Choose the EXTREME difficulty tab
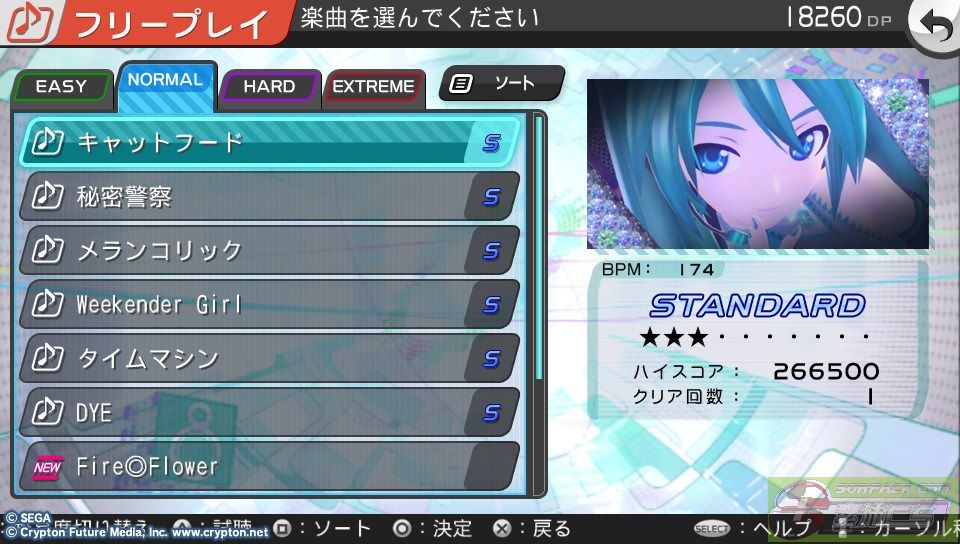Viewport: 960px width, 544px height. pos(373,86)
